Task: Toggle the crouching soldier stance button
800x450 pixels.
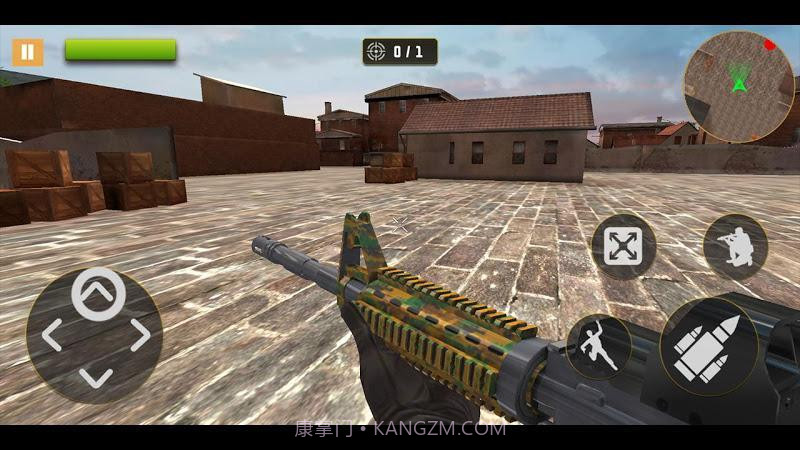Action: tap(735, 246)
